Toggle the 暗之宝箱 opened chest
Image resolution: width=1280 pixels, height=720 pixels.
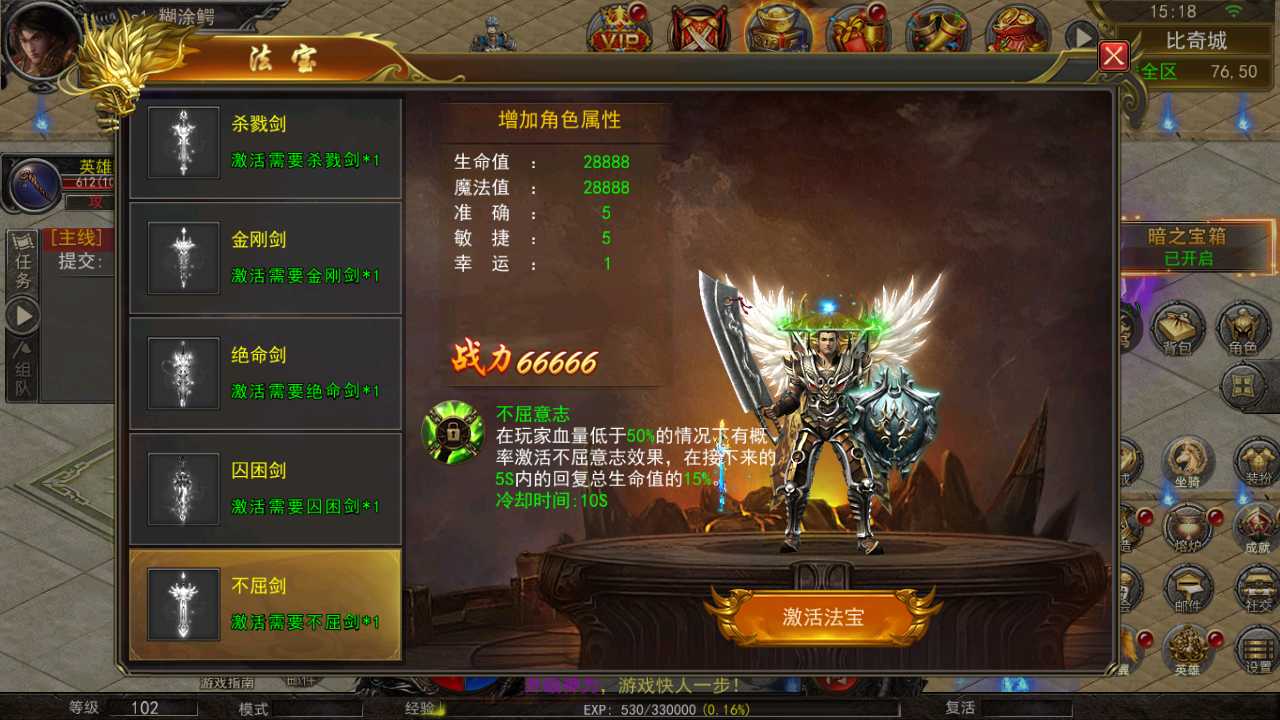click(1192, 245)
